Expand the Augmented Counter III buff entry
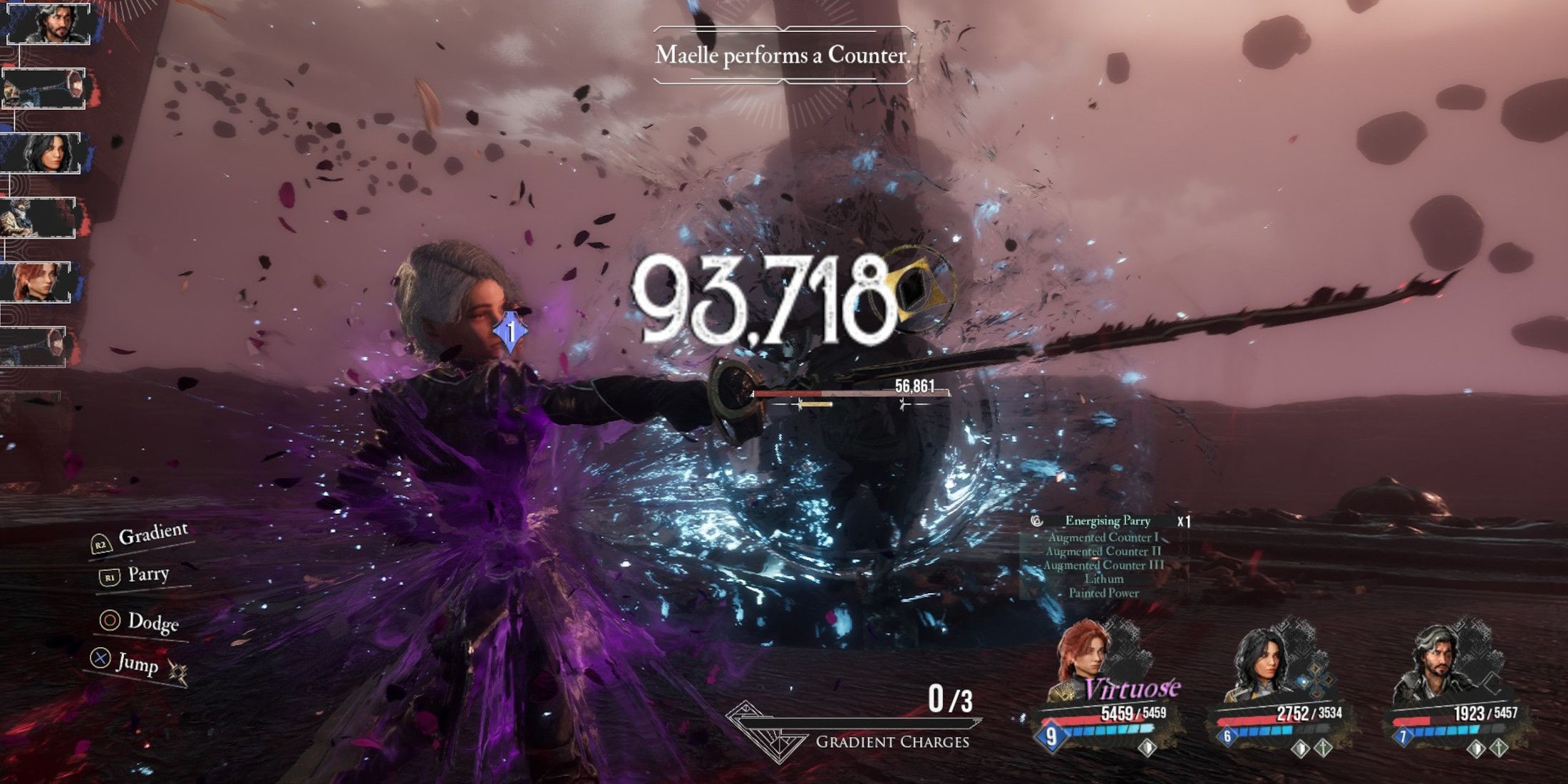Image resolution: width=1568 pixels, height=784 pixels. click(1104, 564)
